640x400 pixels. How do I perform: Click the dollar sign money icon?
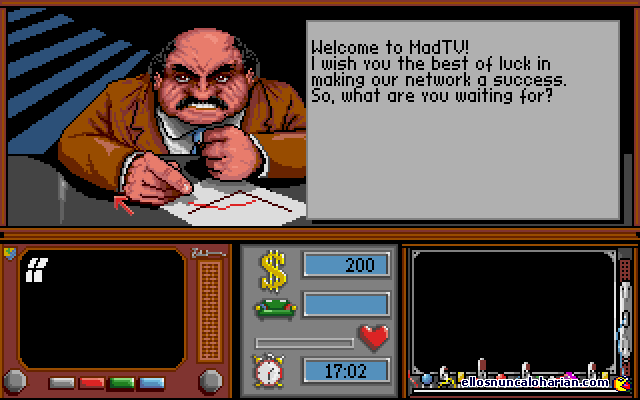(x=272, y=267)
